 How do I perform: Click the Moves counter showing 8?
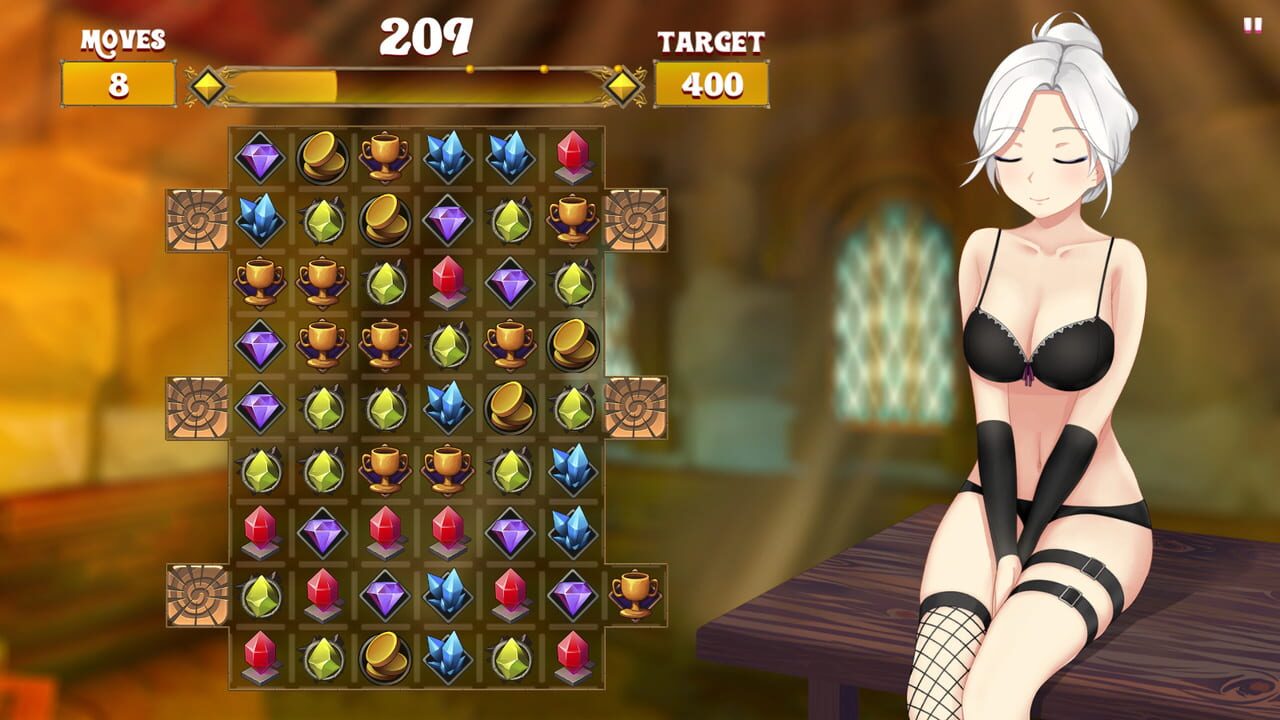coord(118,86)
